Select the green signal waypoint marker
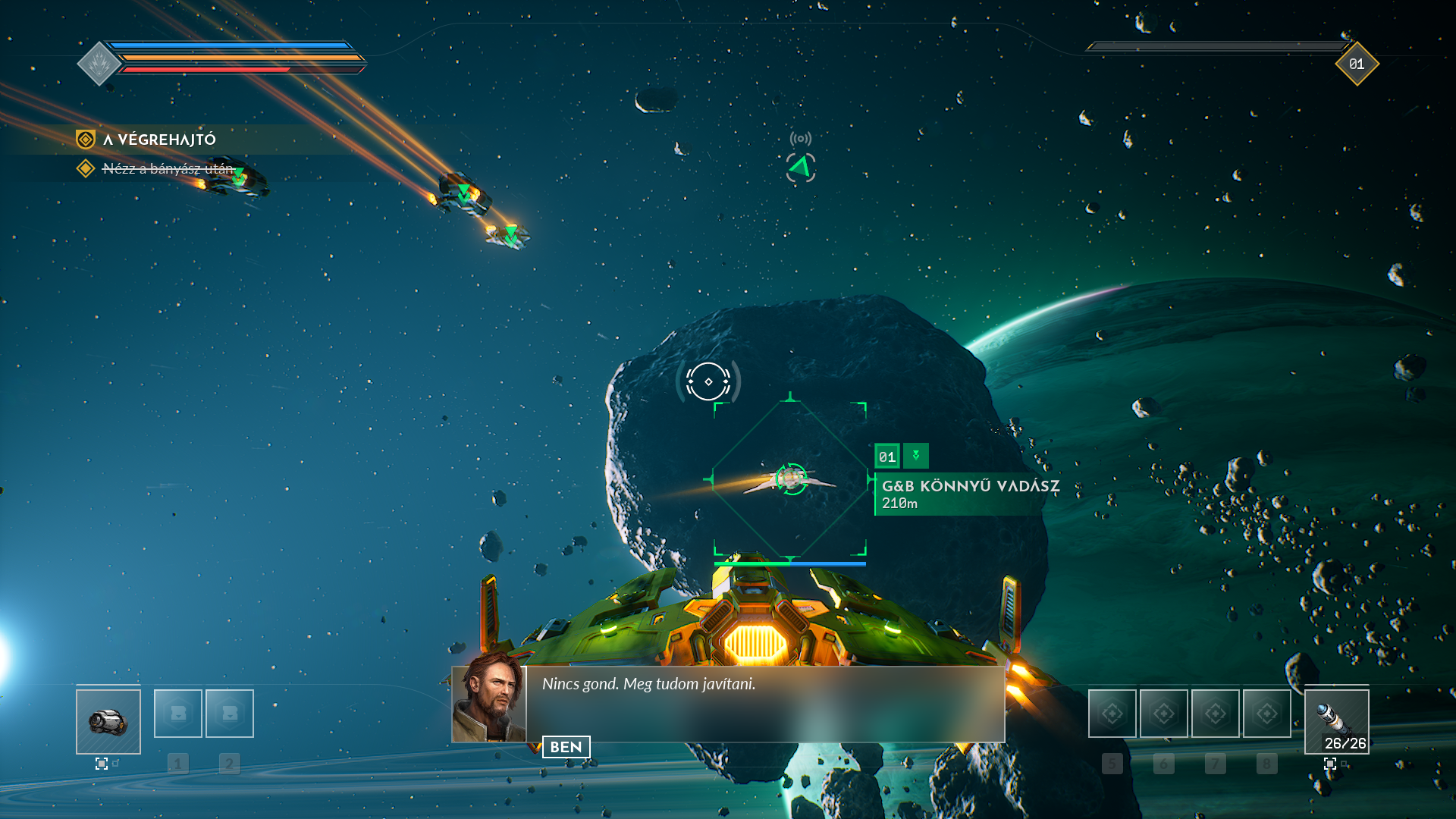1456x819 pixels. [x=800, y=167]
